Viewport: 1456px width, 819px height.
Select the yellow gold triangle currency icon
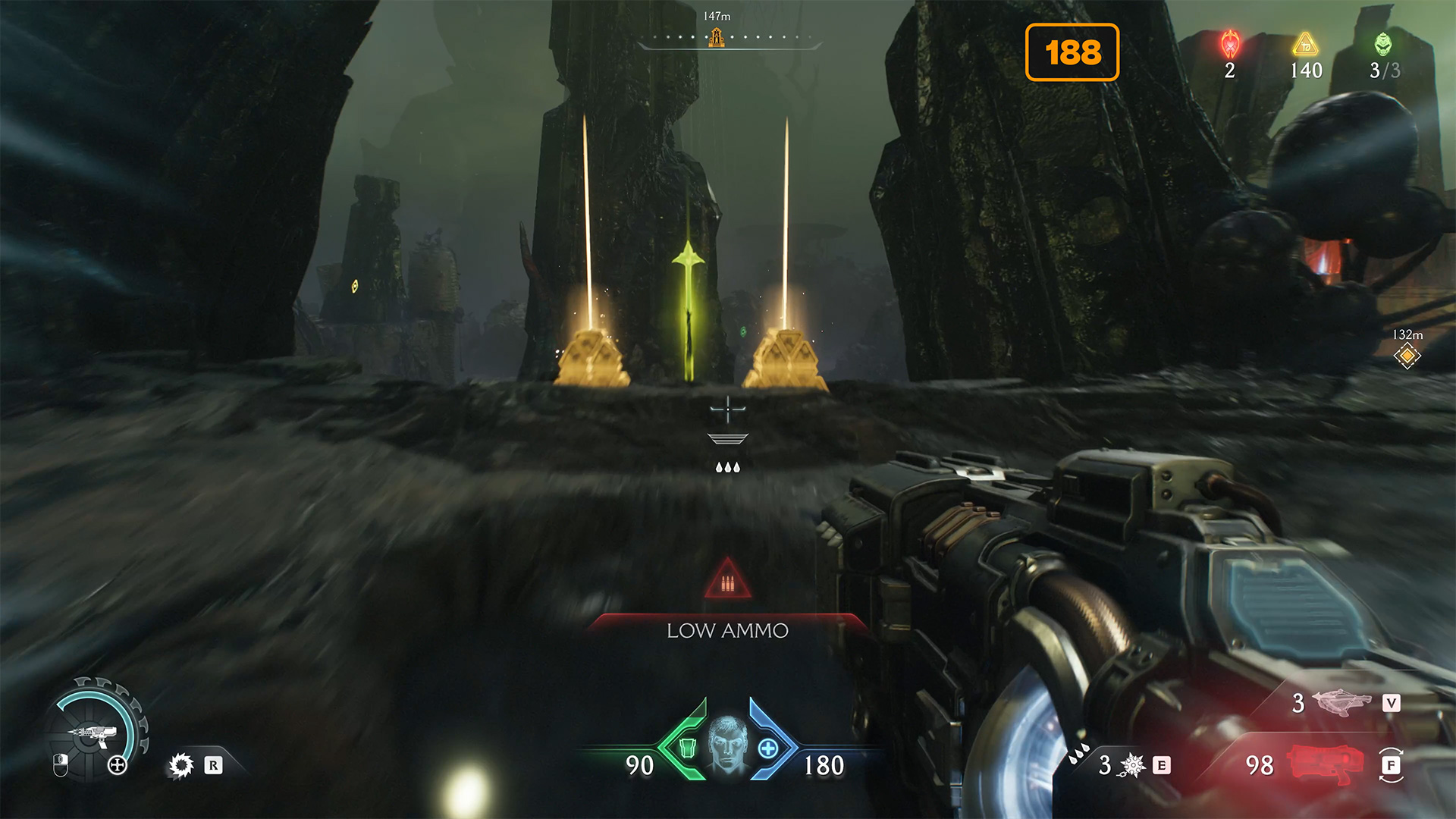(x=1305, y=45)
